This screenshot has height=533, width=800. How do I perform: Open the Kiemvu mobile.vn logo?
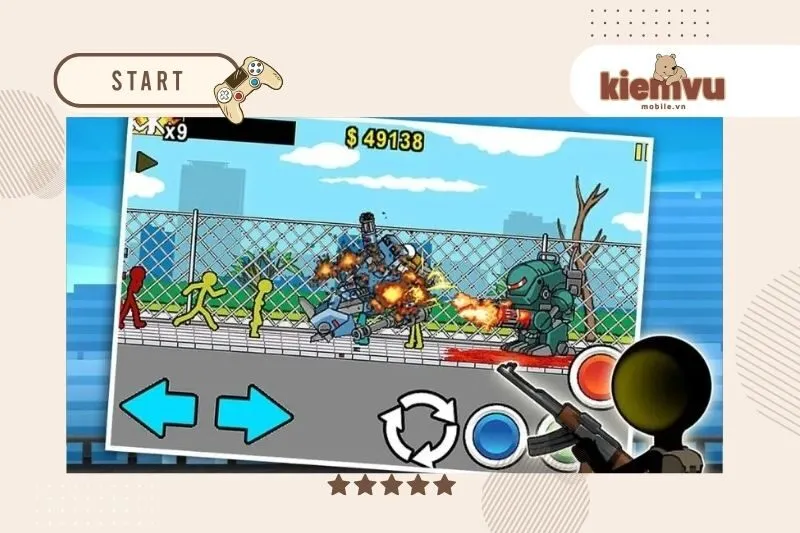[x=661, y=82]
